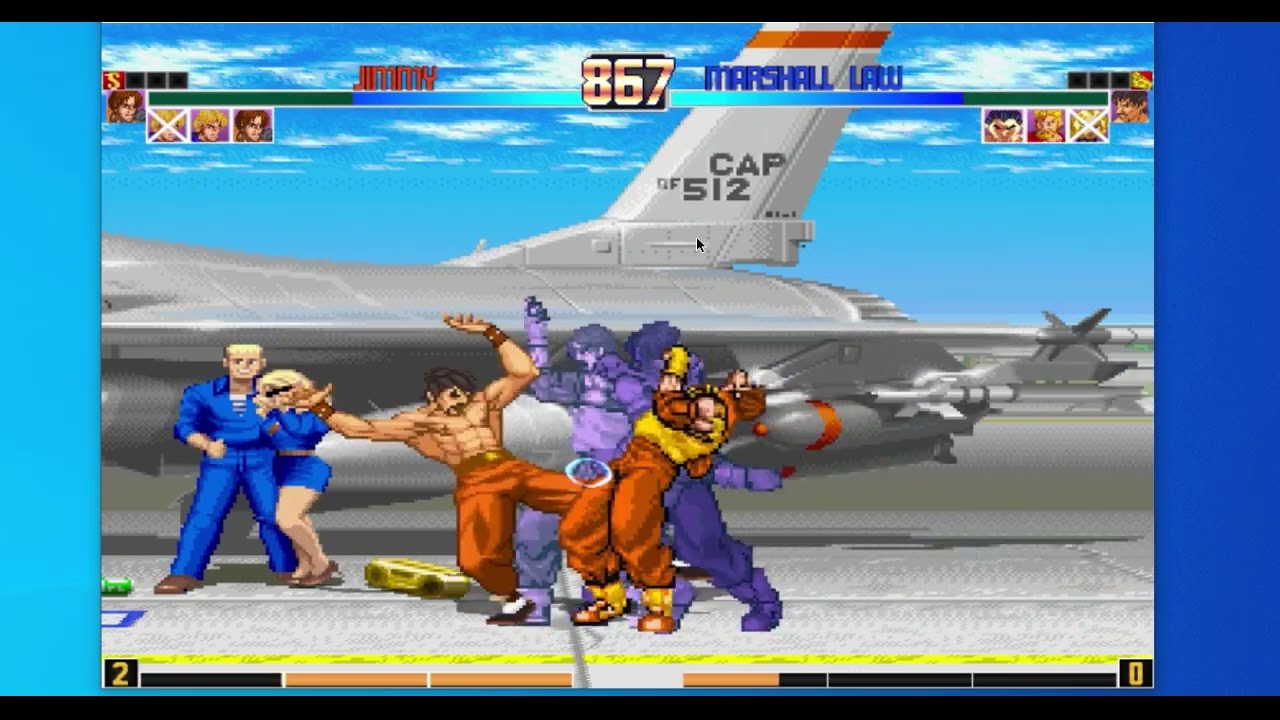Choose the uncrossed blonde teammate portrait on Jimmy's team

click(x=210, y=125)
